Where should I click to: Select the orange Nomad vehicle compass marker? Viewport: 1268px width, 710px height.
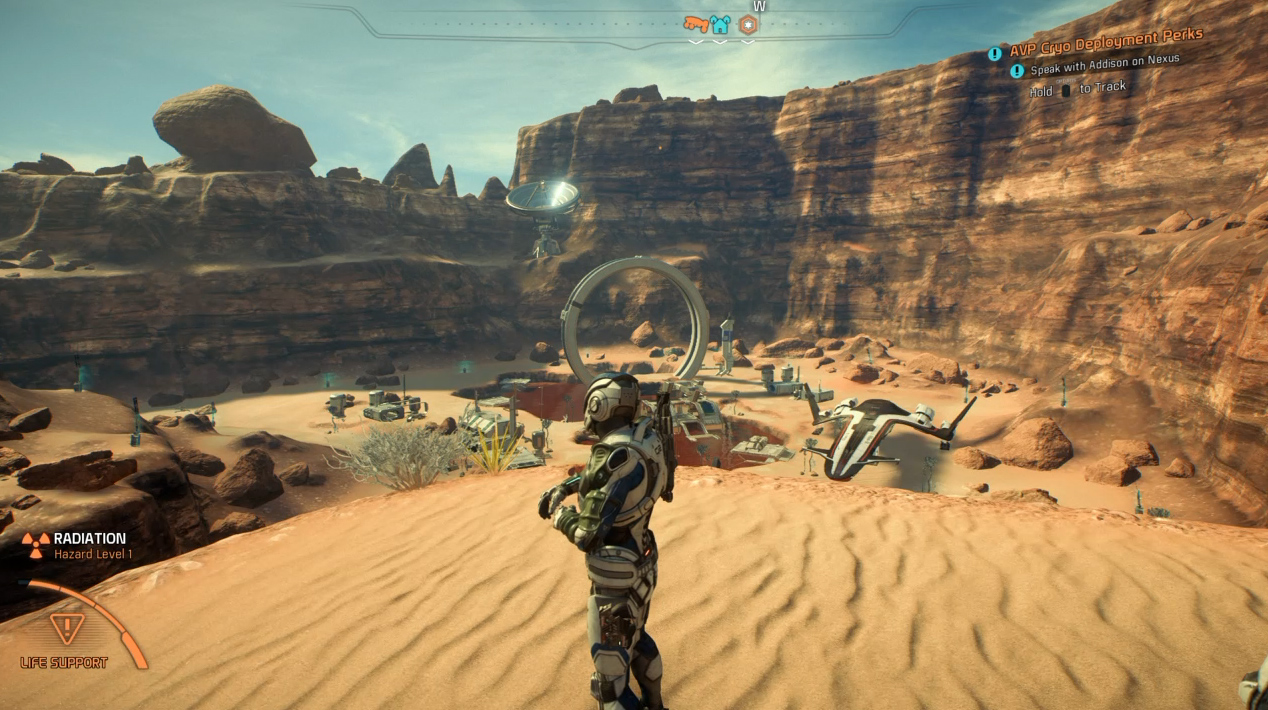pos(695,24)
